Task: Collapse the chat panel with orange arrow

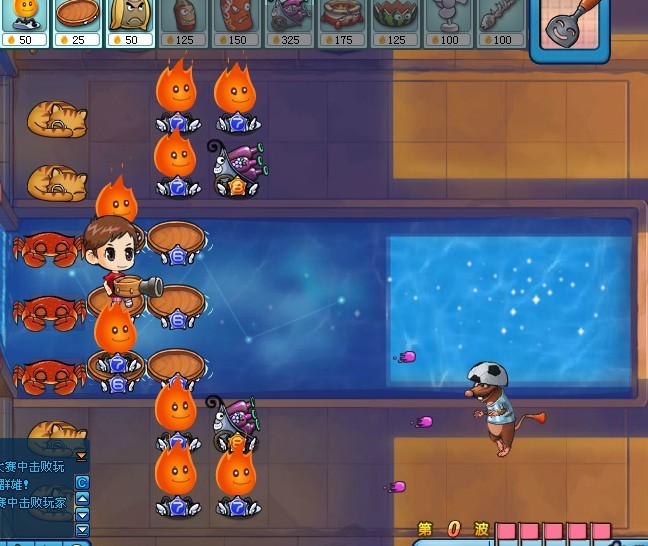Action: [x=82, y=456]
